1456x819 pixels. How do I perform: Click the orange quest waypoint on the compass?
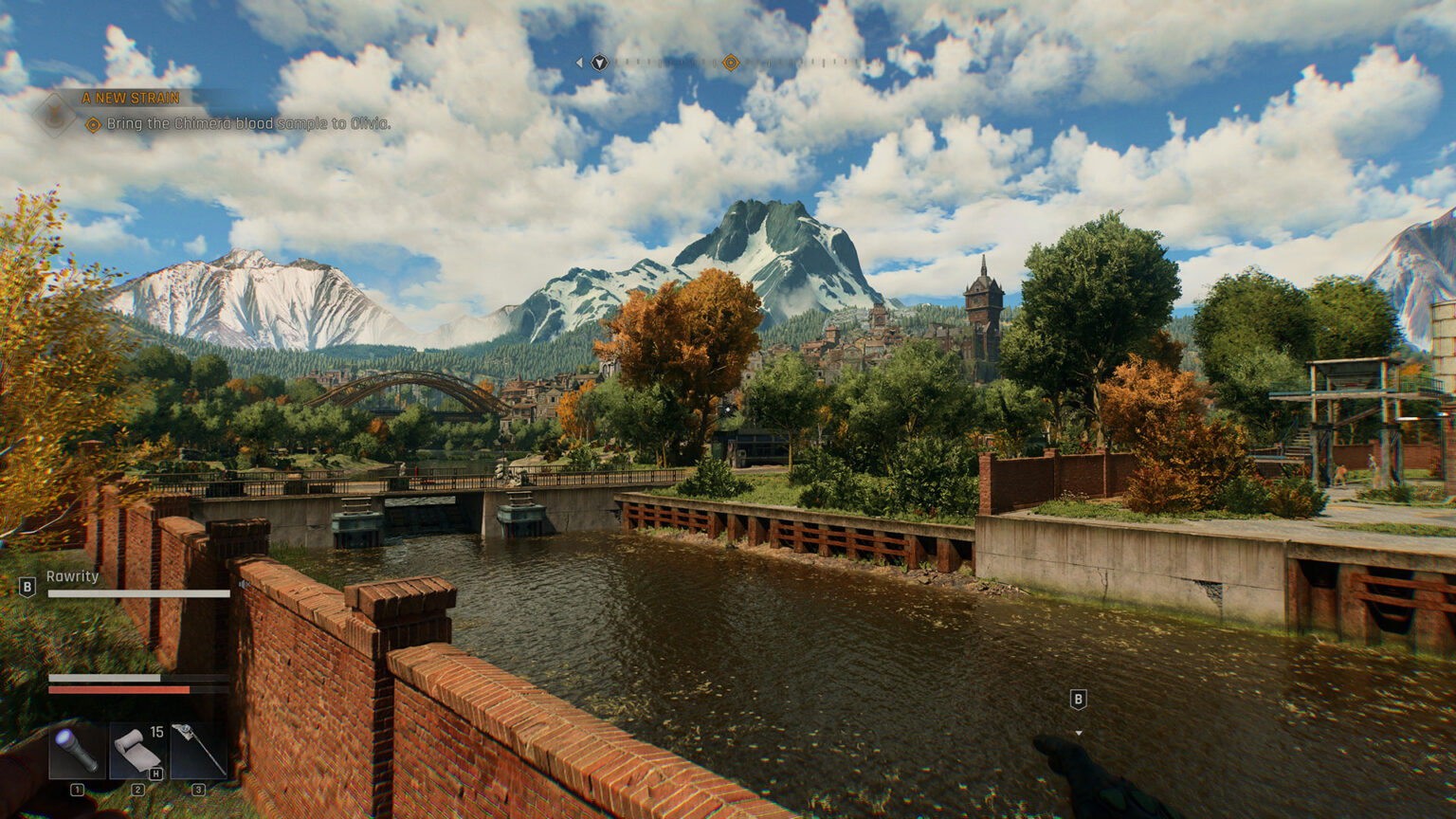click(x=730, y=63)
